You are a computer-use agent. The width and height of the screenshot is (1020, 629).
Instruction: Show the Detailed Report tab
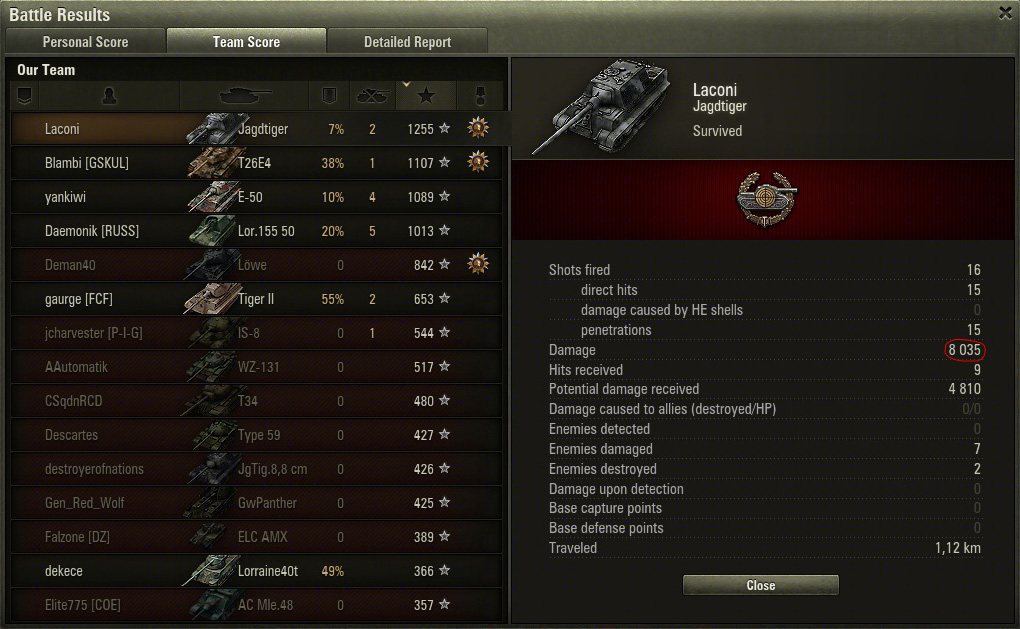click(x=407, y=42)
